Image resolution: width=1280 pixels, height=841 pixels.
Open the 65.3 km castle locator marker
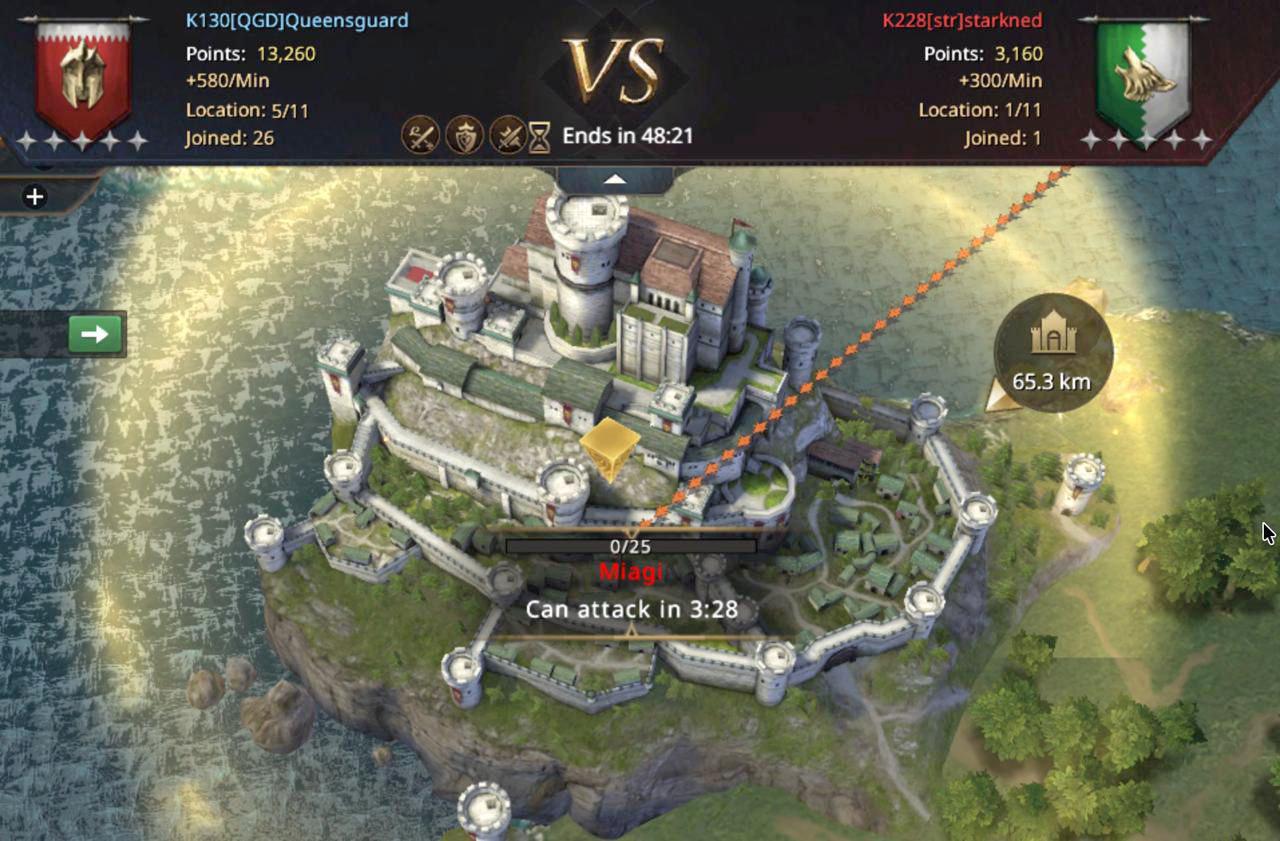click(1052, 352)
